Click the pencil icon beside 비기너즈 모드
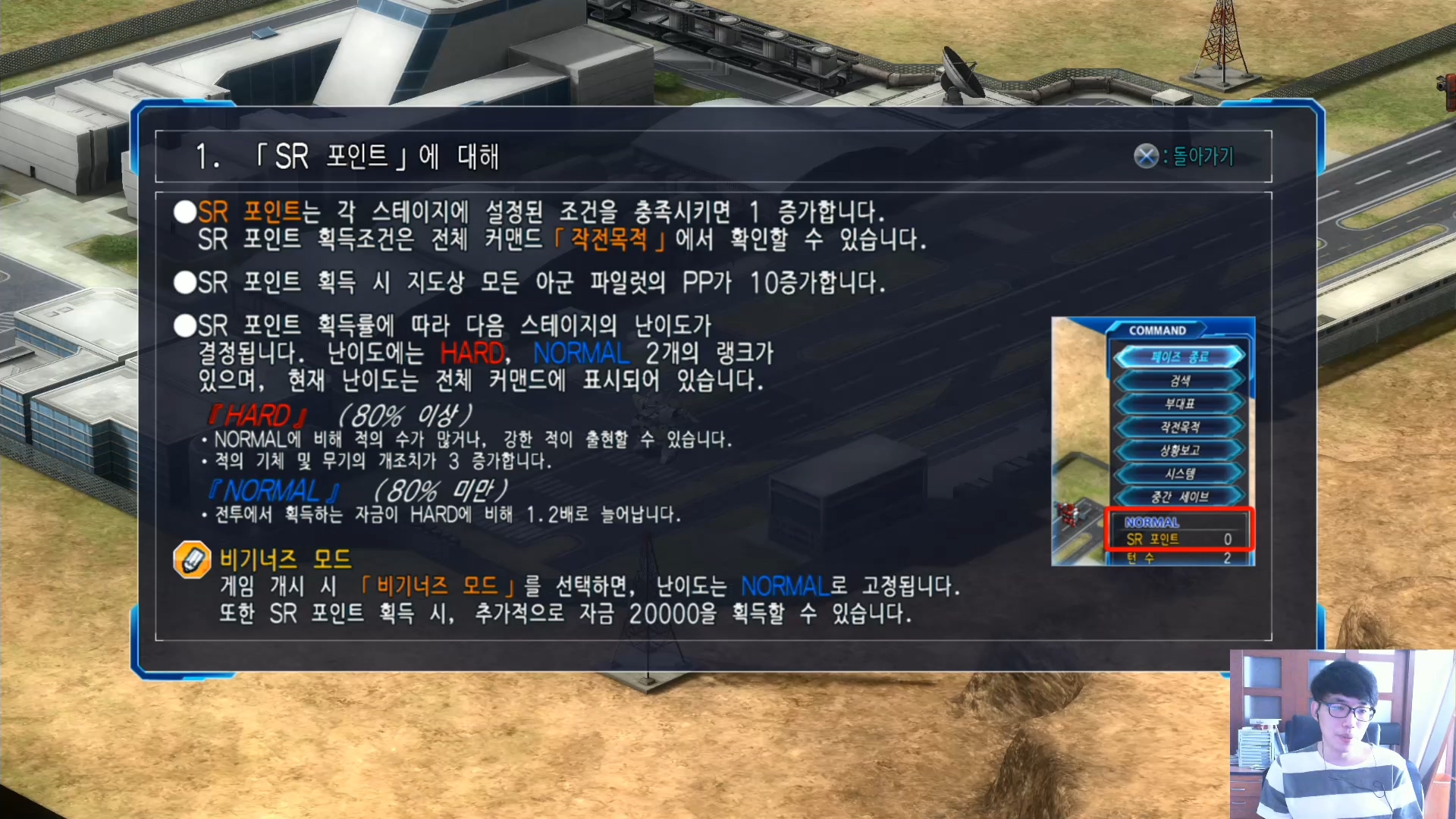This screenshot has width=1456, height=819. [192, 560]
